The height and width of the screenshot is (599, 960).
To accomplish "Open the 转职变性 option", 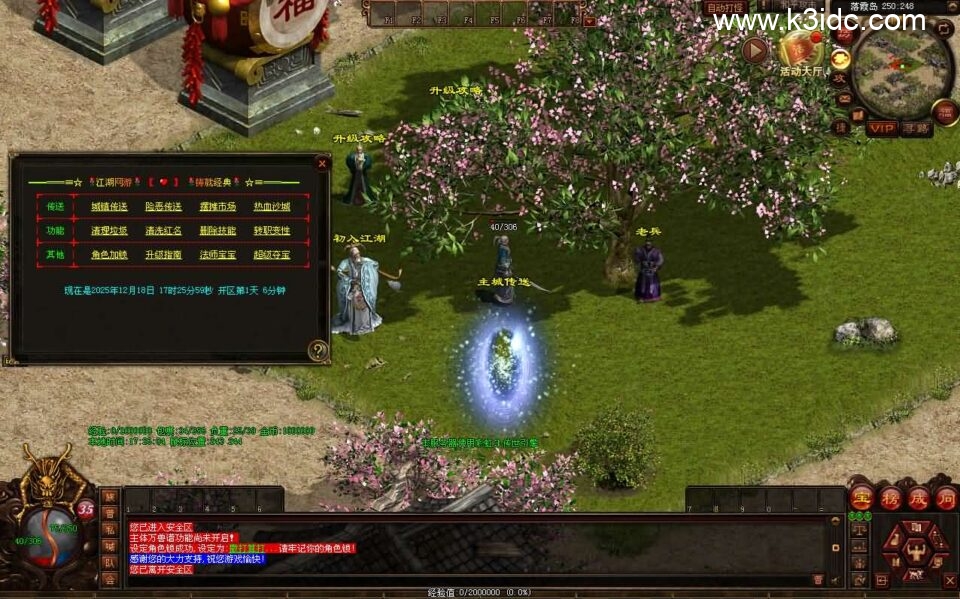I will coord(272,231).
